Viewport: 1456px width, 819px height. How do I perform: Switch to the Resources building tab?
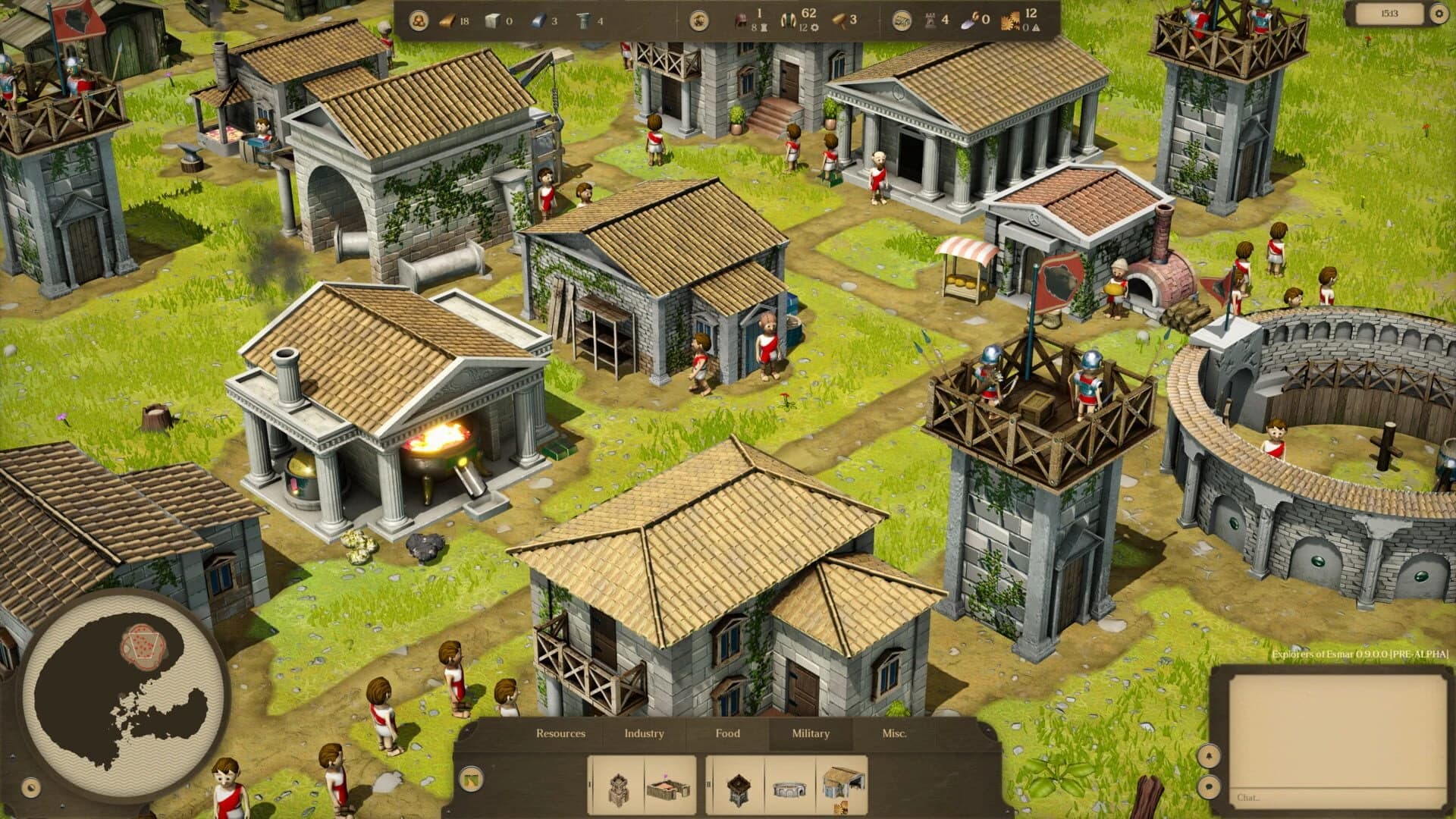560,733
